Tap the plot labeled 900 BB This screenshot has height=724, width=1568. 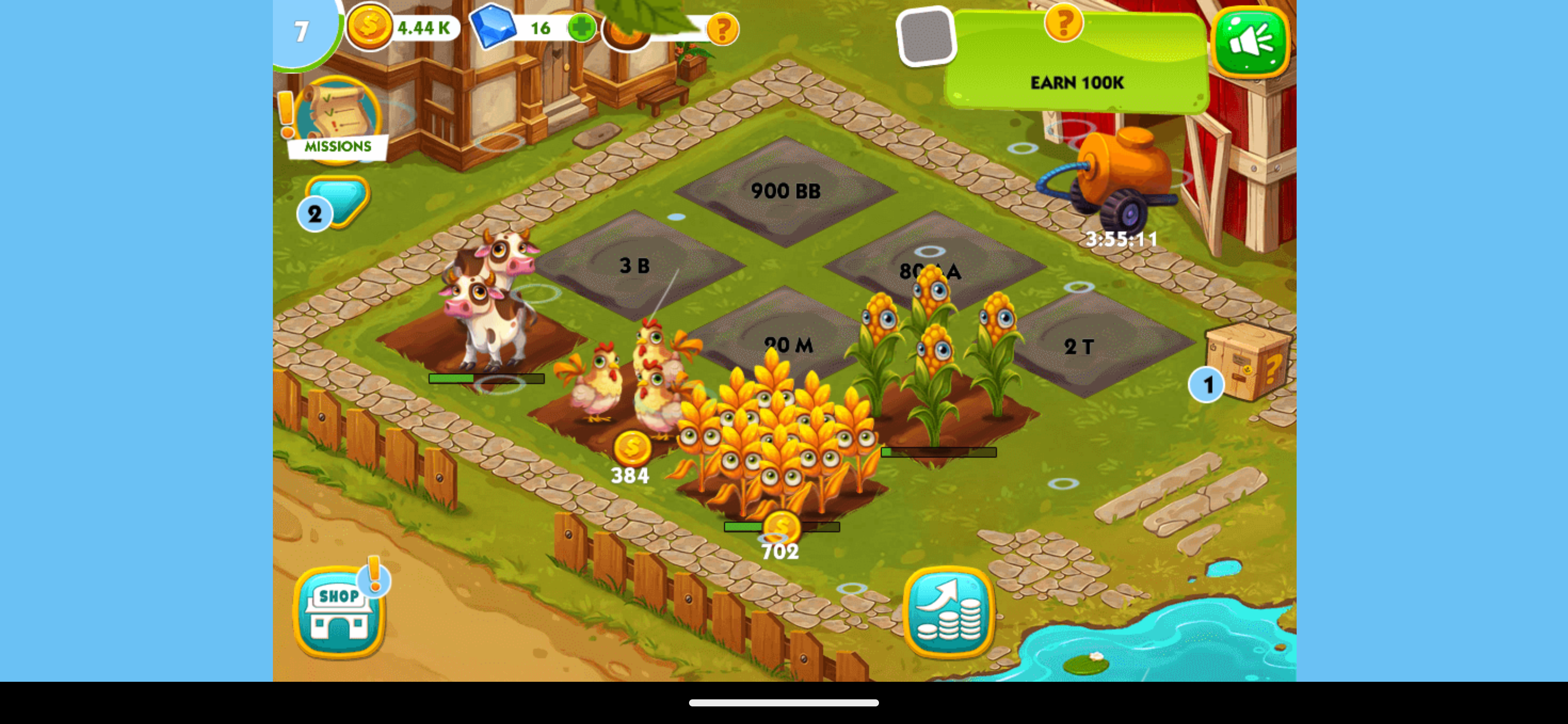[787, 190]
